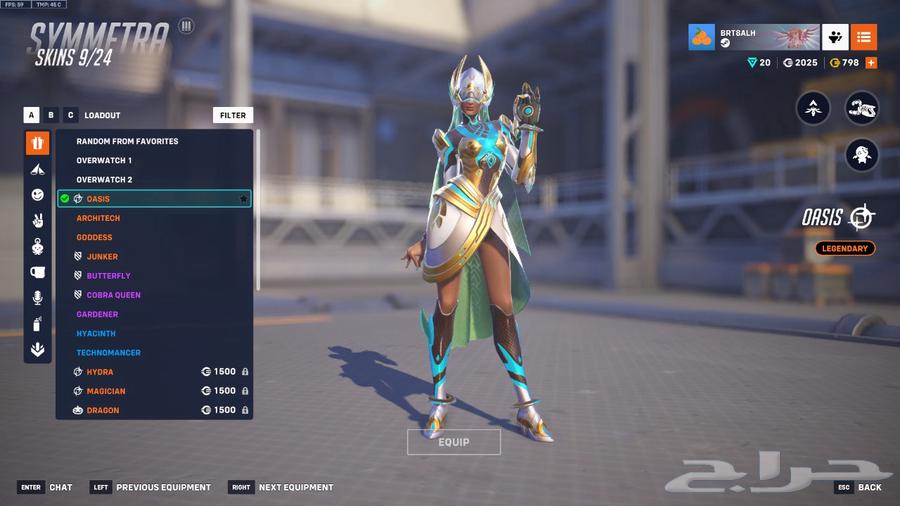Choose the Technomancer skin
Viewport: 900px width, 506px height.
pos(108,353)
